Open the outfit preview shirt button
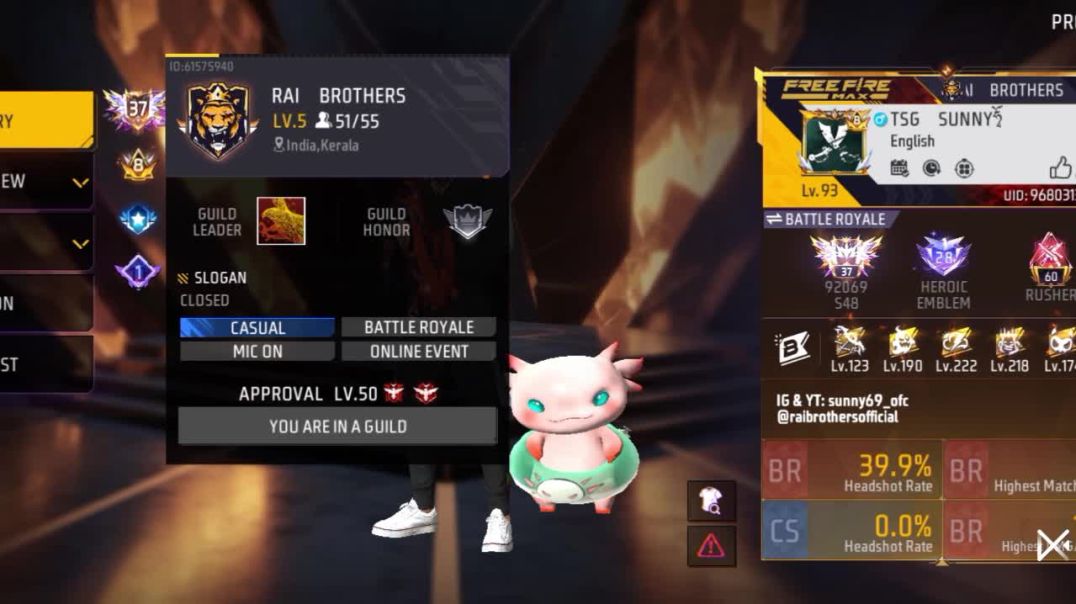The height and width of the screenshot is (604, 1076). click(711, 501)
